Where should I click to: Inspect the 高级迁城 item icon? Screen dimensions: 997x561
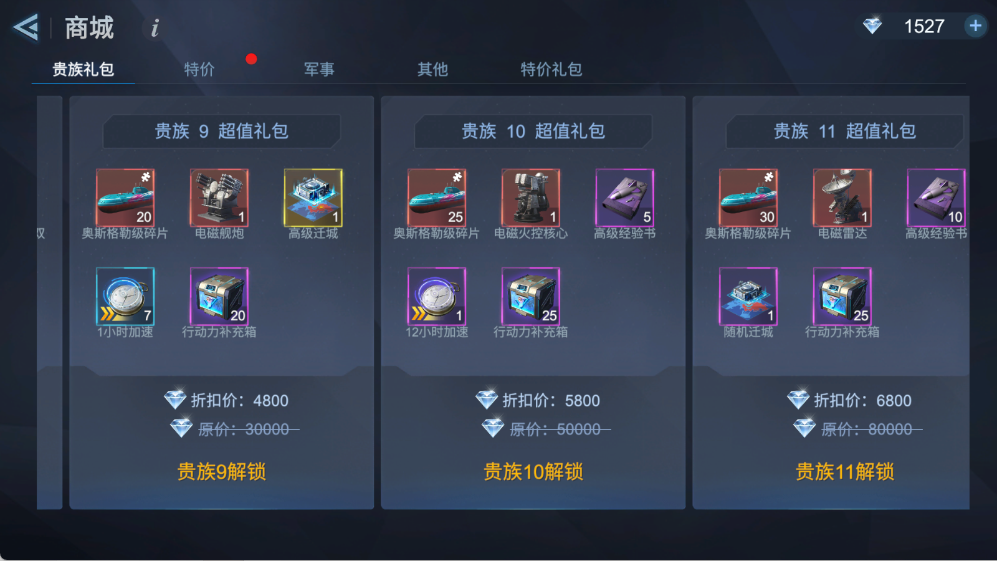tap(313, 197)
